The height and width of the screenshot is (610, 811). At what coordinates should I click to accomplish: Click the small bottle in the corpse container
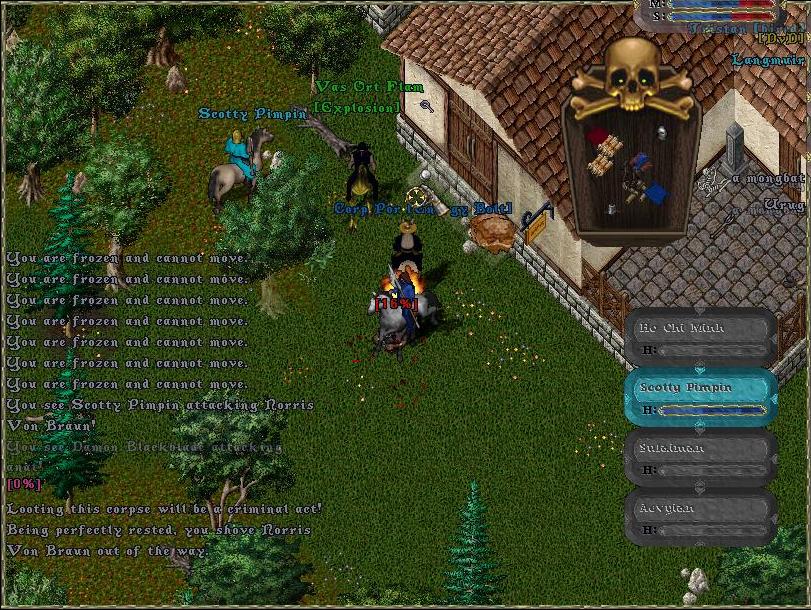coord(611,209)
